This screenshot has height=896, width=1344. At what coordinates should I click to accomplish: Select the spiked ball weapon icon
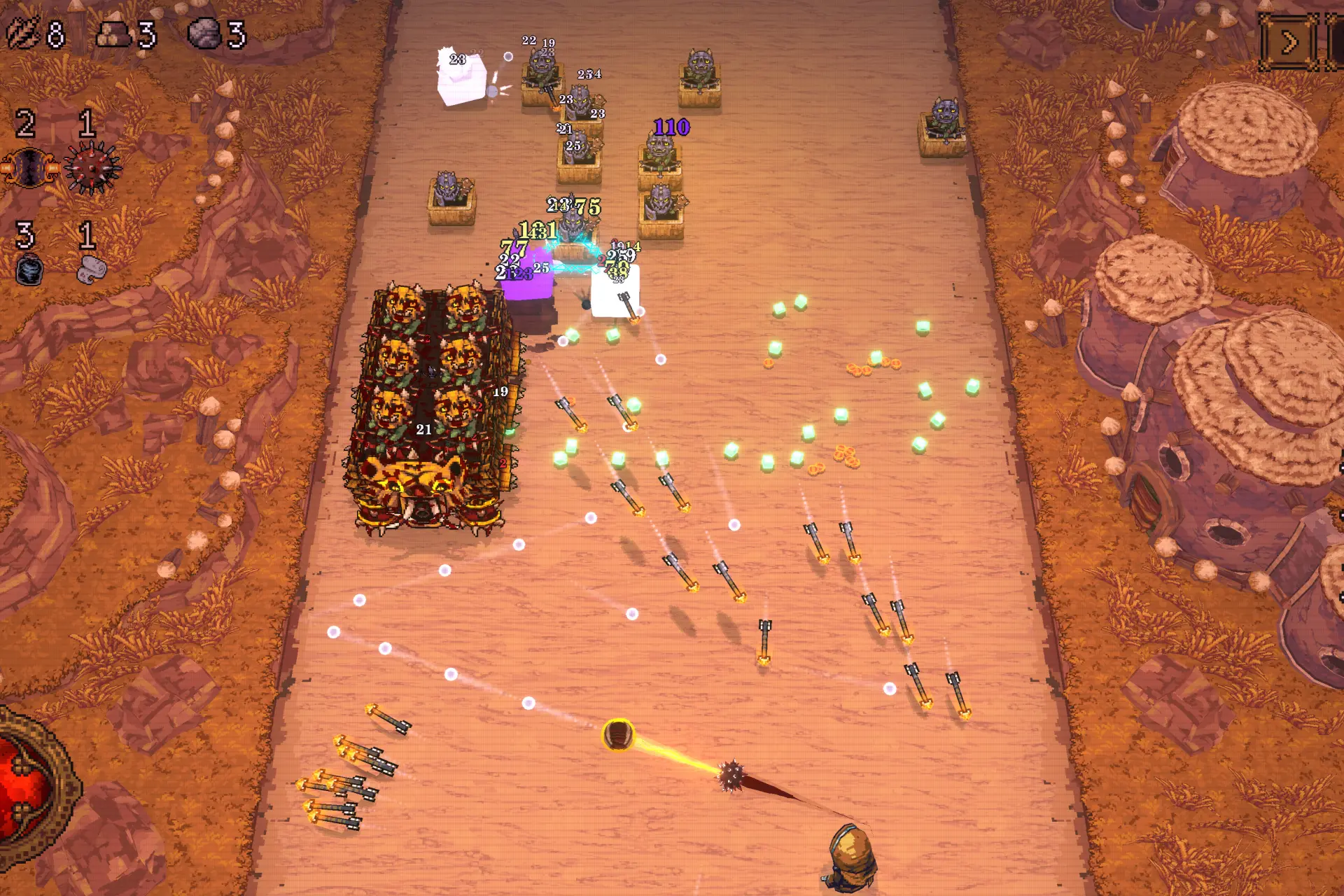92,168
